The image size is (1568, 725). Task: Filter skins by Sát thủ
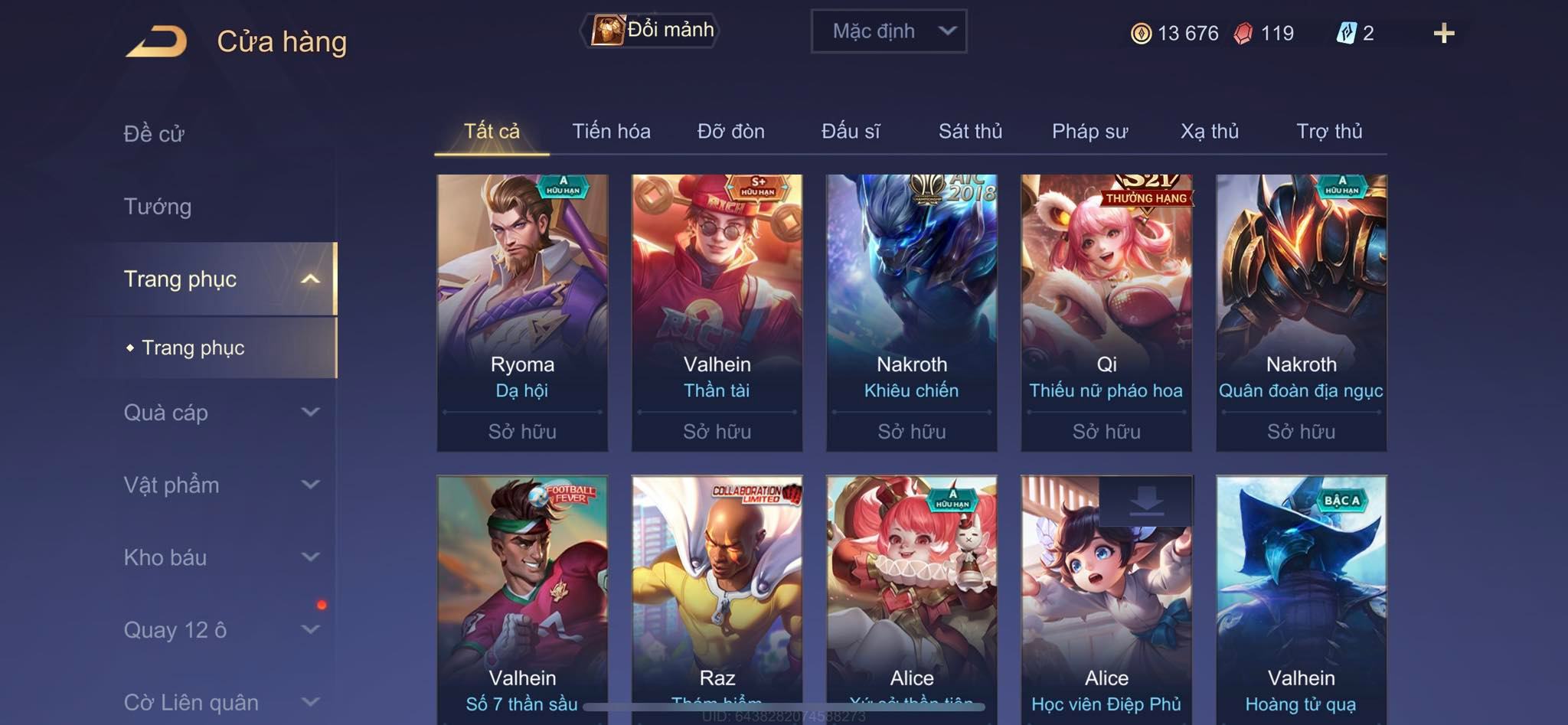(x=970, y=132)
